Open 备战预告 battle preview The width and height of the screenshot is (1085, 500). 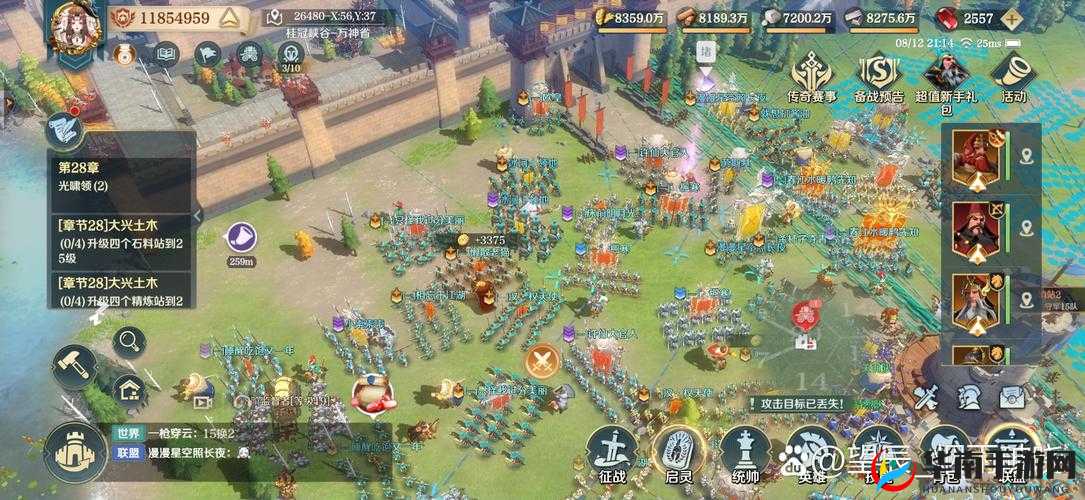tap(880, 75)
